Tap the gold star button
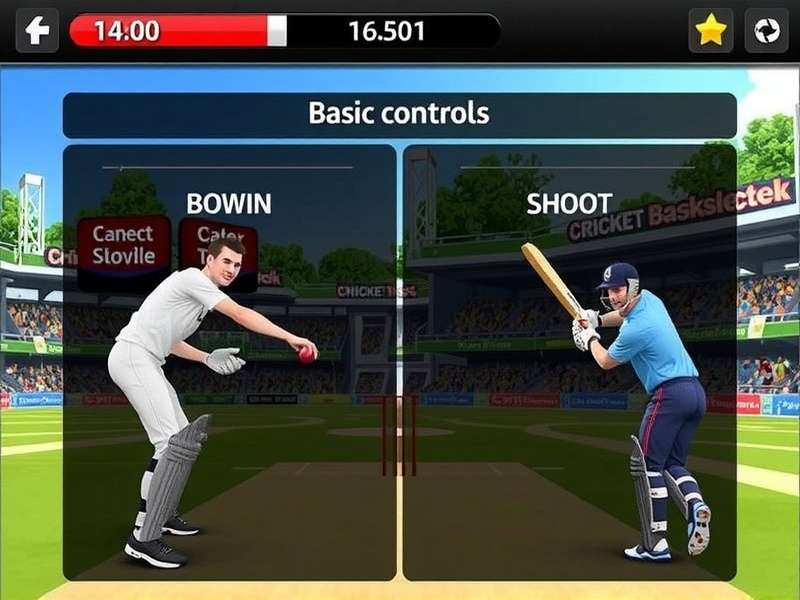800x600 pixels. (x=710, y=31)
